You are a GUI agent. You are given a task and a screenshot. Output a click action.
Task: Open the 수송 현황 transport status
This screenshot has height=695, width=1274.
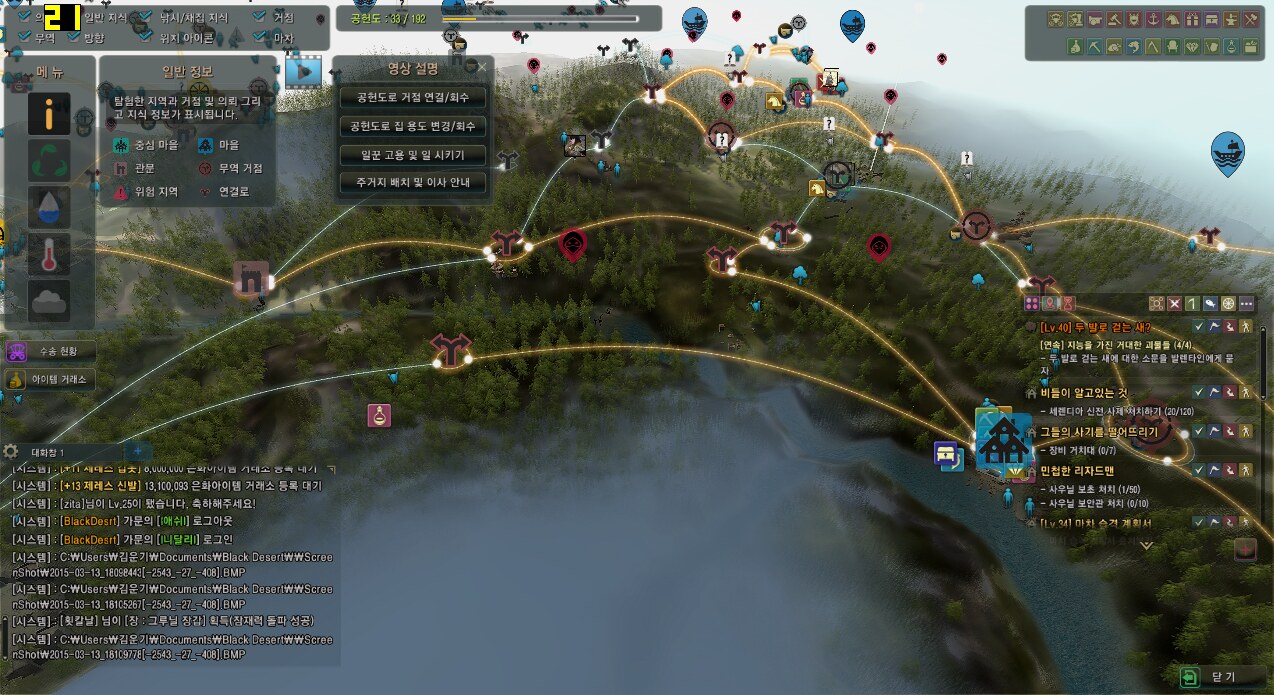50,351
